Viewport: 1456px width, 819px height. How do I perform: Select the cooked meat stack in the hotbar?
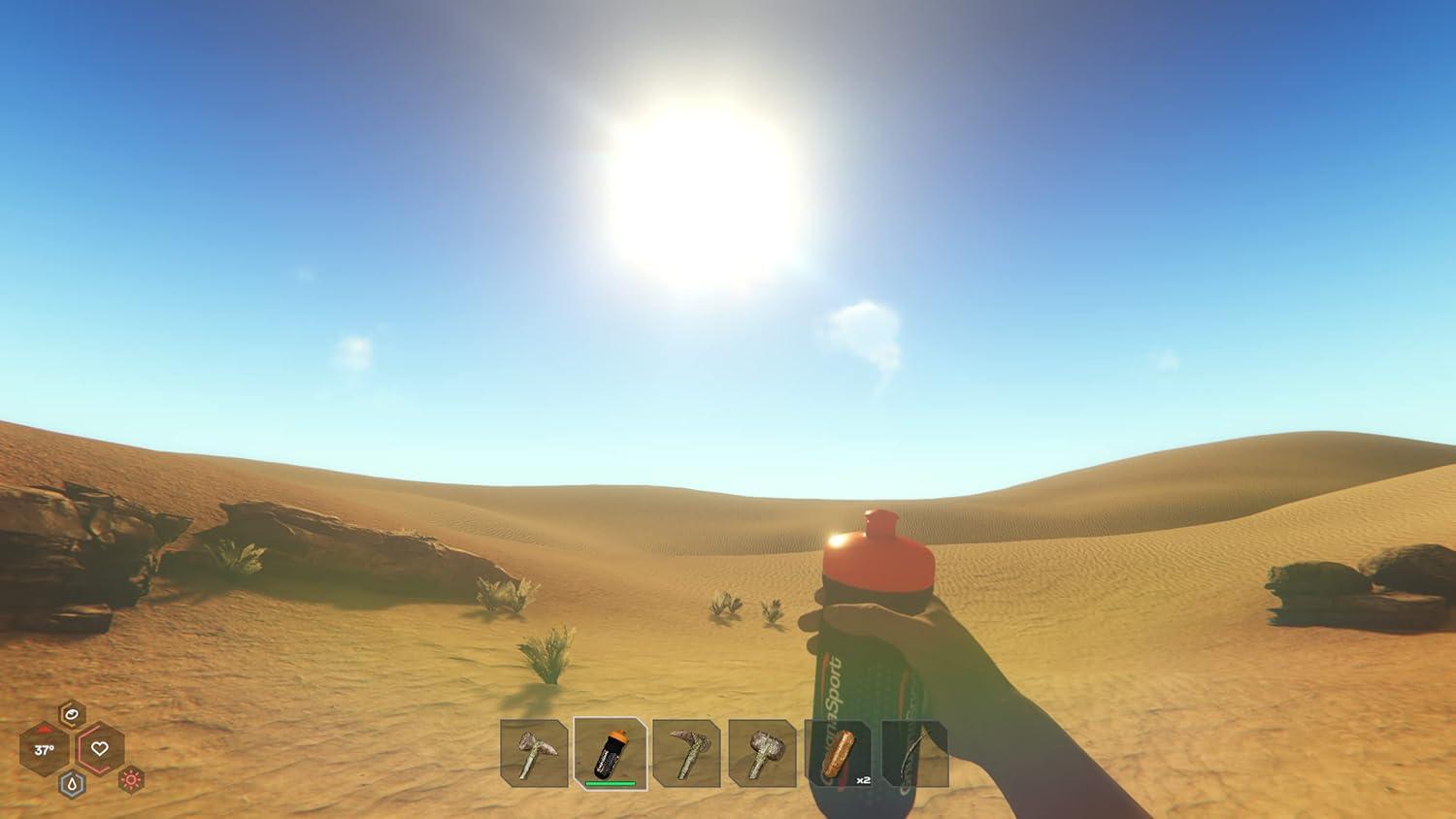[838, 755]
